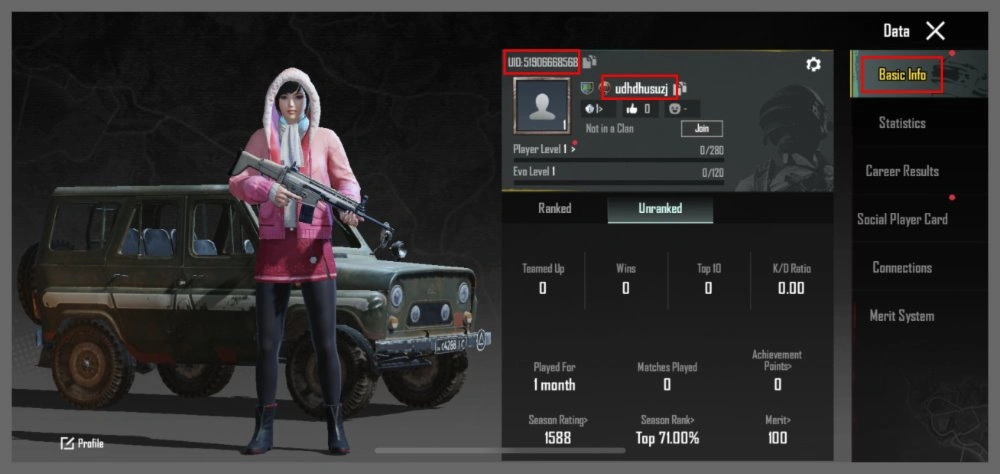Click the player avatar portrait

[541, 106]
